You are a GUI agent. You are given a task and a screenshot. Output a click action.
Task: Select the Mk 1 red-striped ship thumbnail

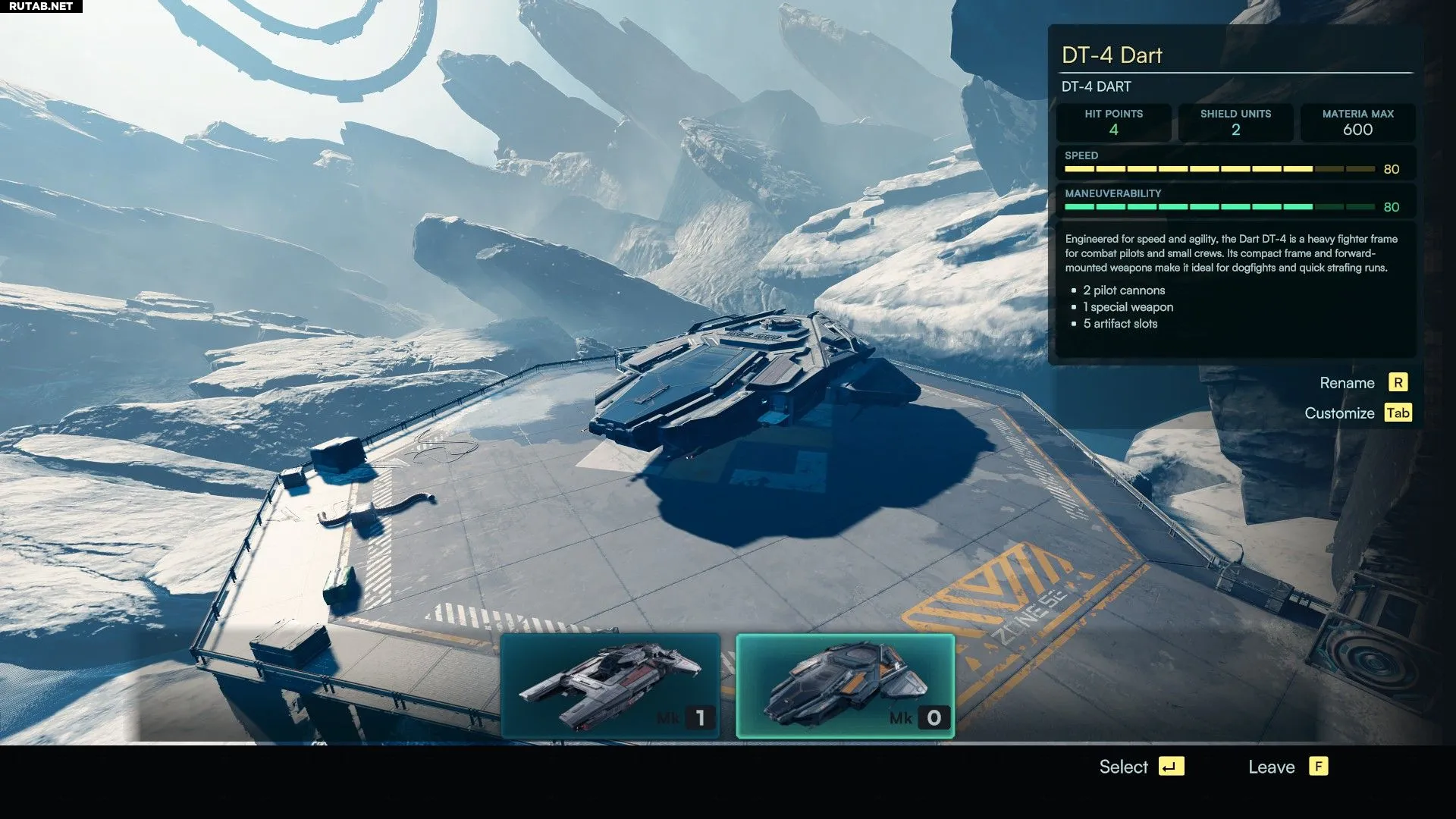pyautogui.click(x=610, y=686)
